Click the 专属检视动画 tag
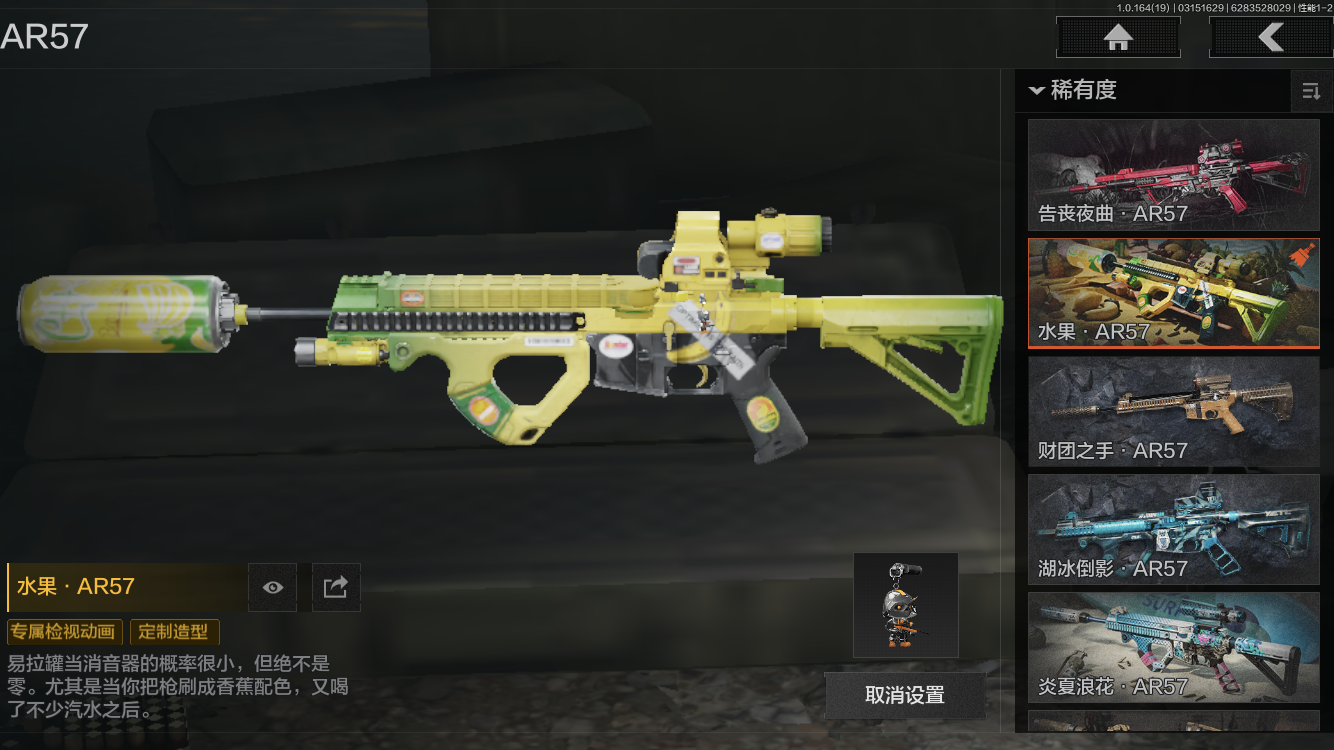 pos(65,632)
